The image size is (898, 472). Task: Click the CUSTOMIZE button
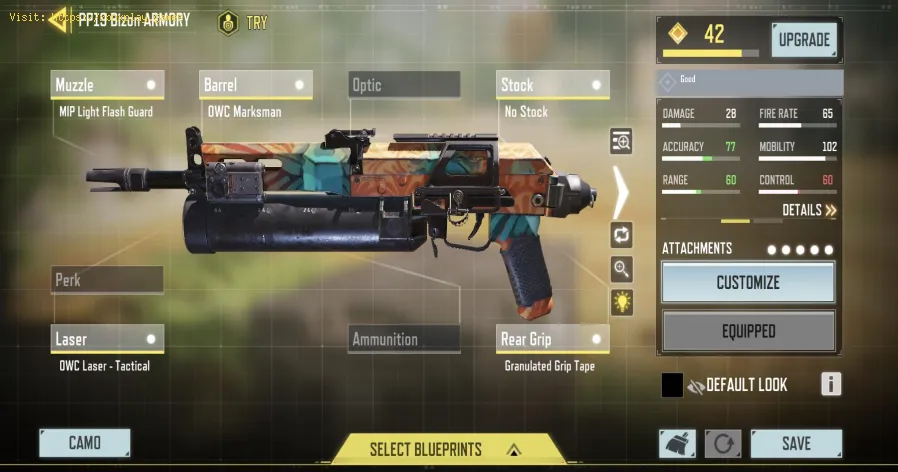[748, 283]
